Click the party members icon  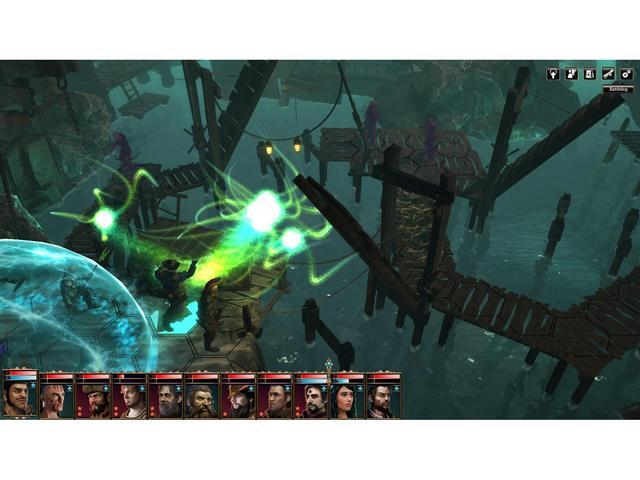point(571,73)
